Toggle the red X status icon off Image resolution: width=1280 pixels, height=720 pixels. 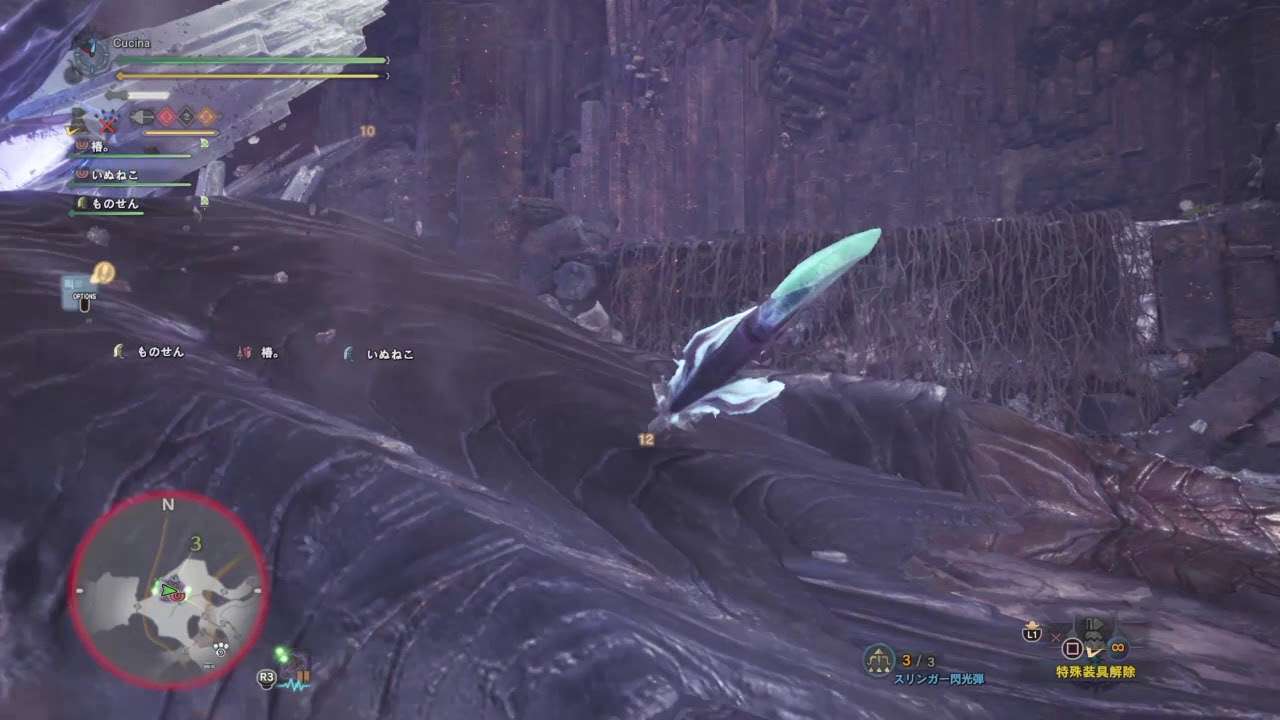tap(107, 124)
